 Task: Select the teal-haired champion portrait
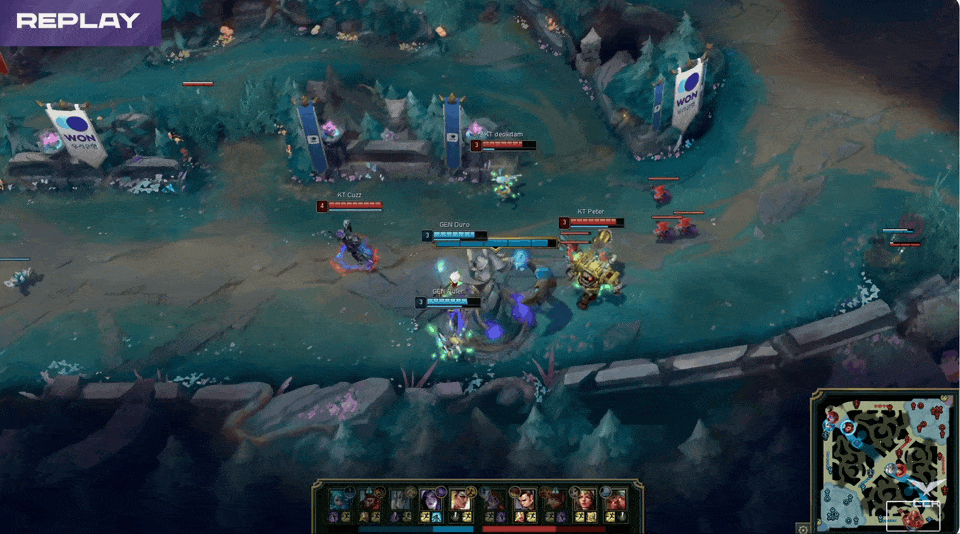coord(341,498)
